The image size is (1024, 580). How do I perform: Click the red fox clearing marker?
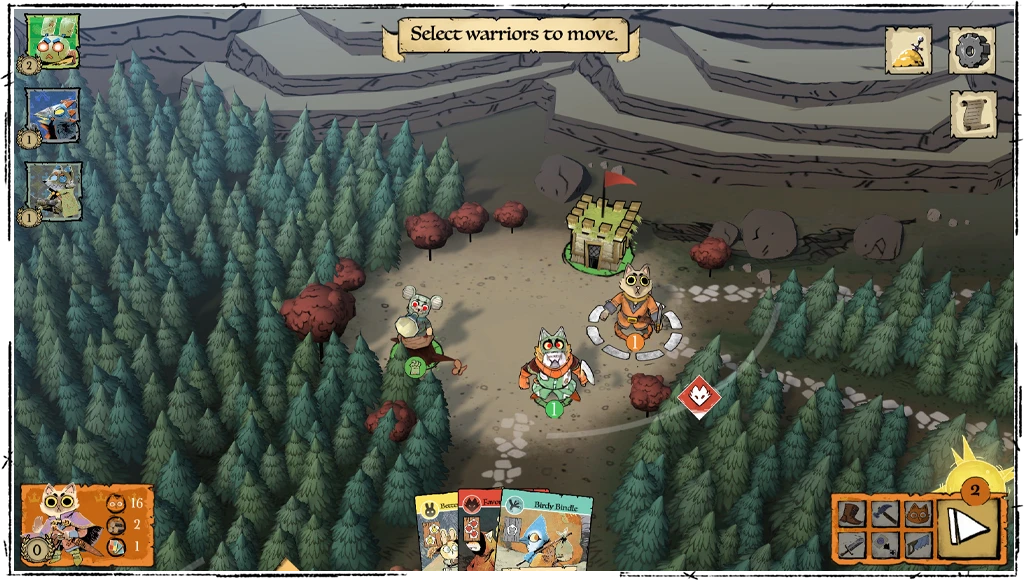pyautogui.click(x=697, y=396)
